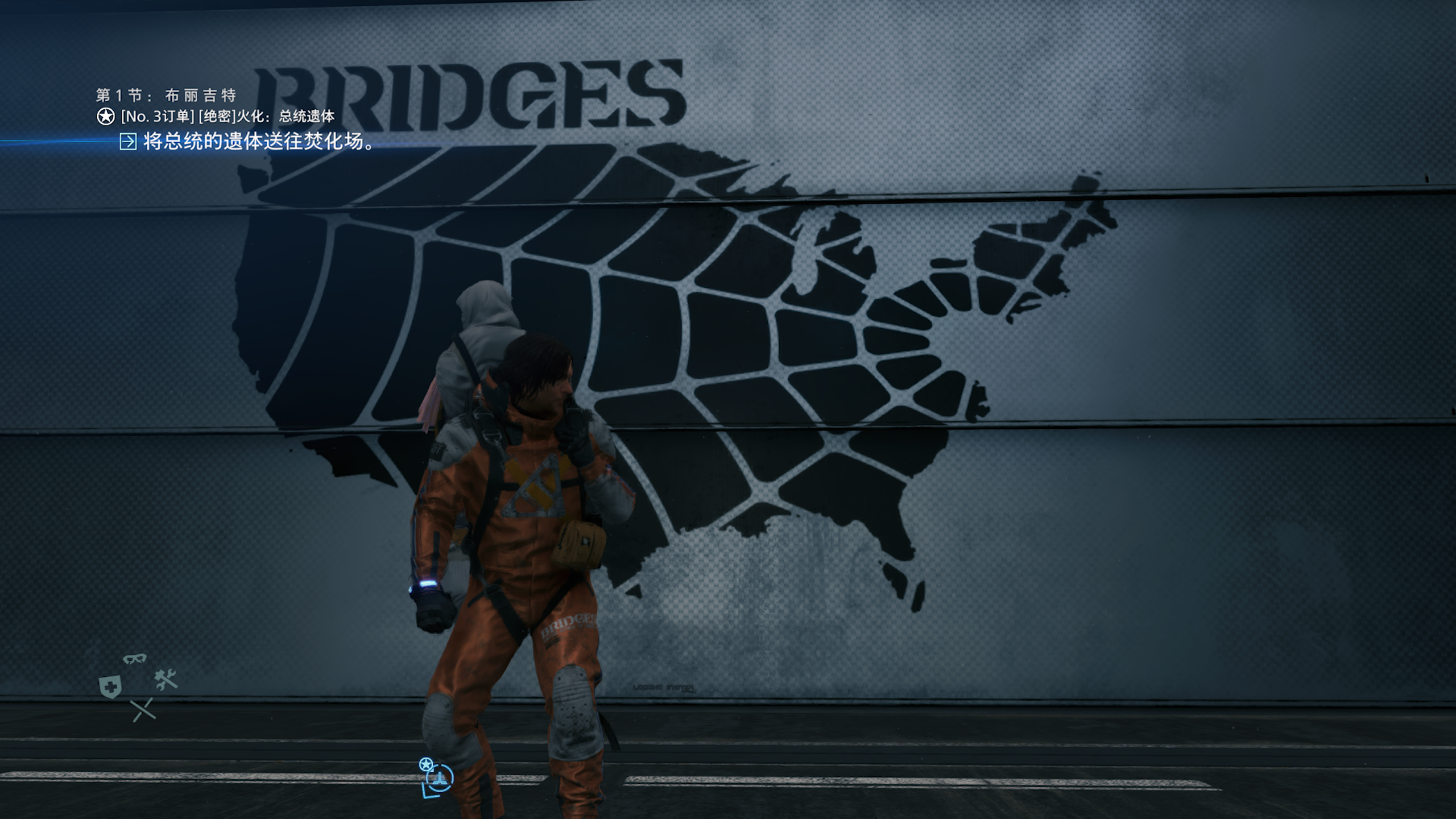Click the star emblem beside order title

(106, 117)
